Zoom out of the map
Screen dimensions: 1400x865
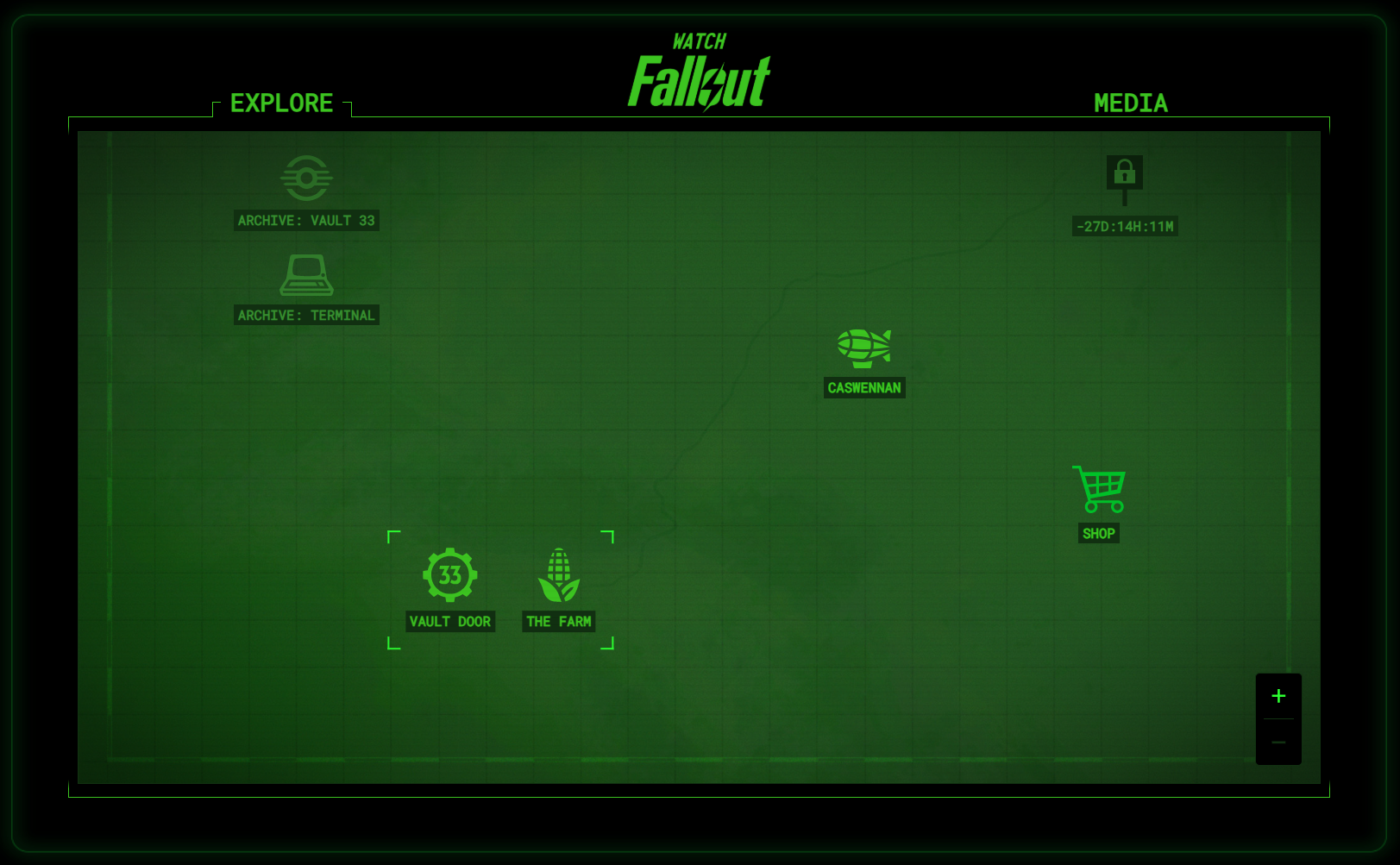pyautogui.click(x=1278, y=743)
